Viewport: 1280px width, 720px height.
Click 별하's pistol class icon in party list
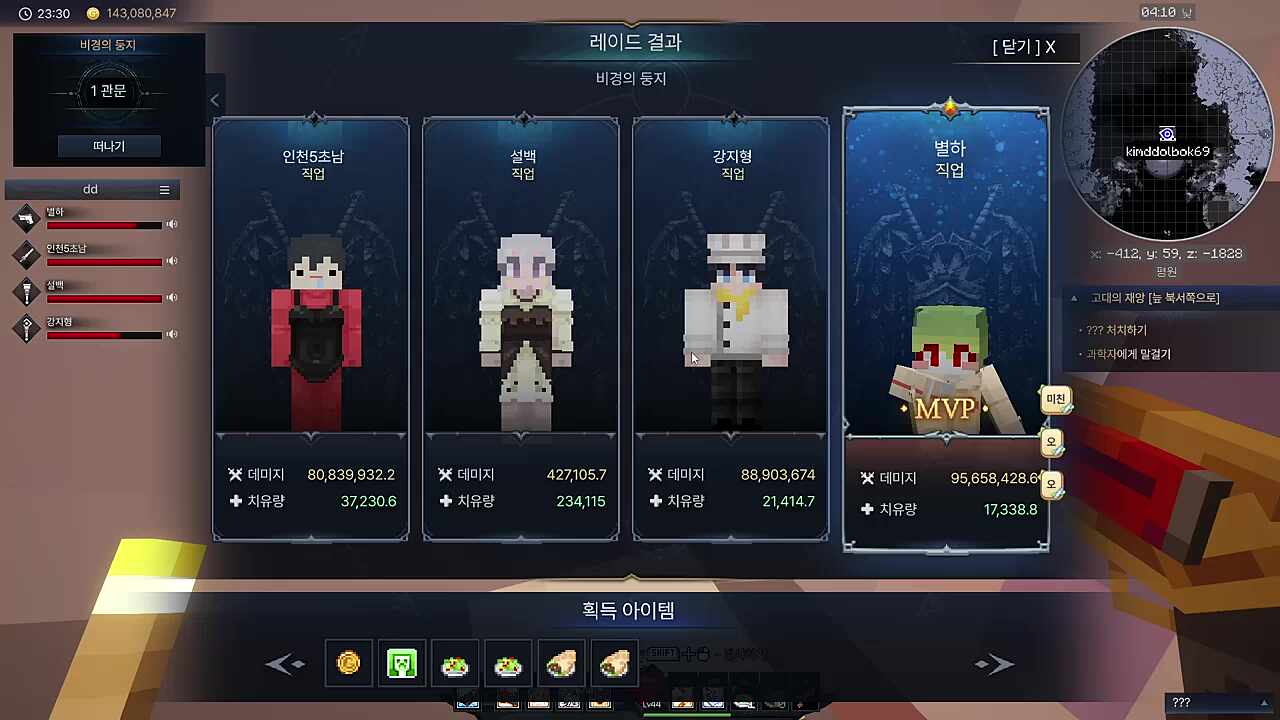[26, 218]
